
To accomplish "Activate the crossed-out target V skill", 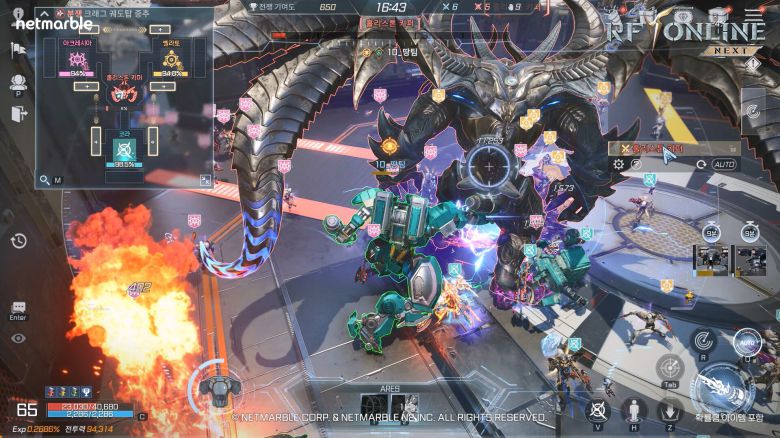I will click(x=598, y=409).
